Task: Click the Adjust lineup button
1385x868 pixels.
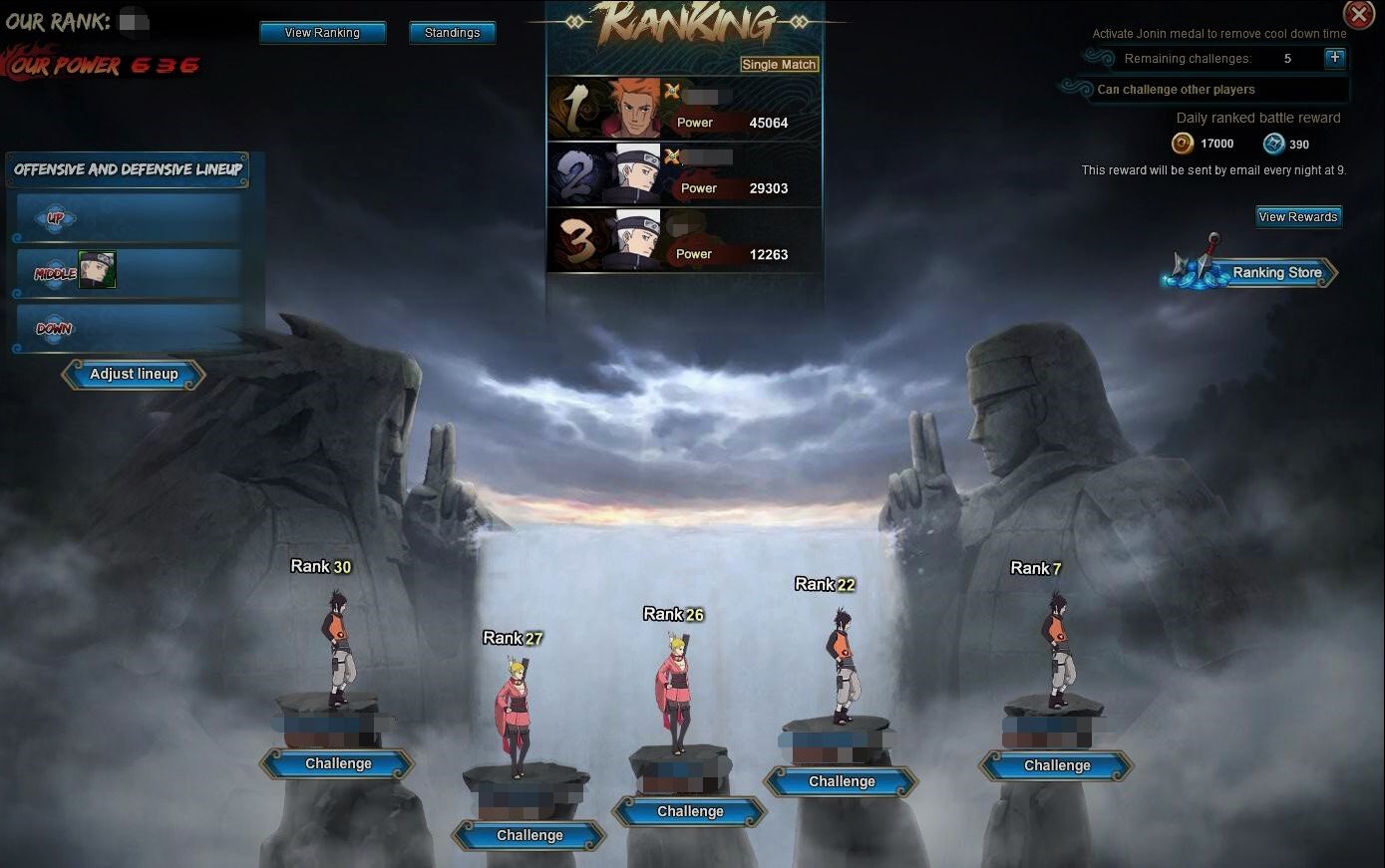Action: (134, 375)
